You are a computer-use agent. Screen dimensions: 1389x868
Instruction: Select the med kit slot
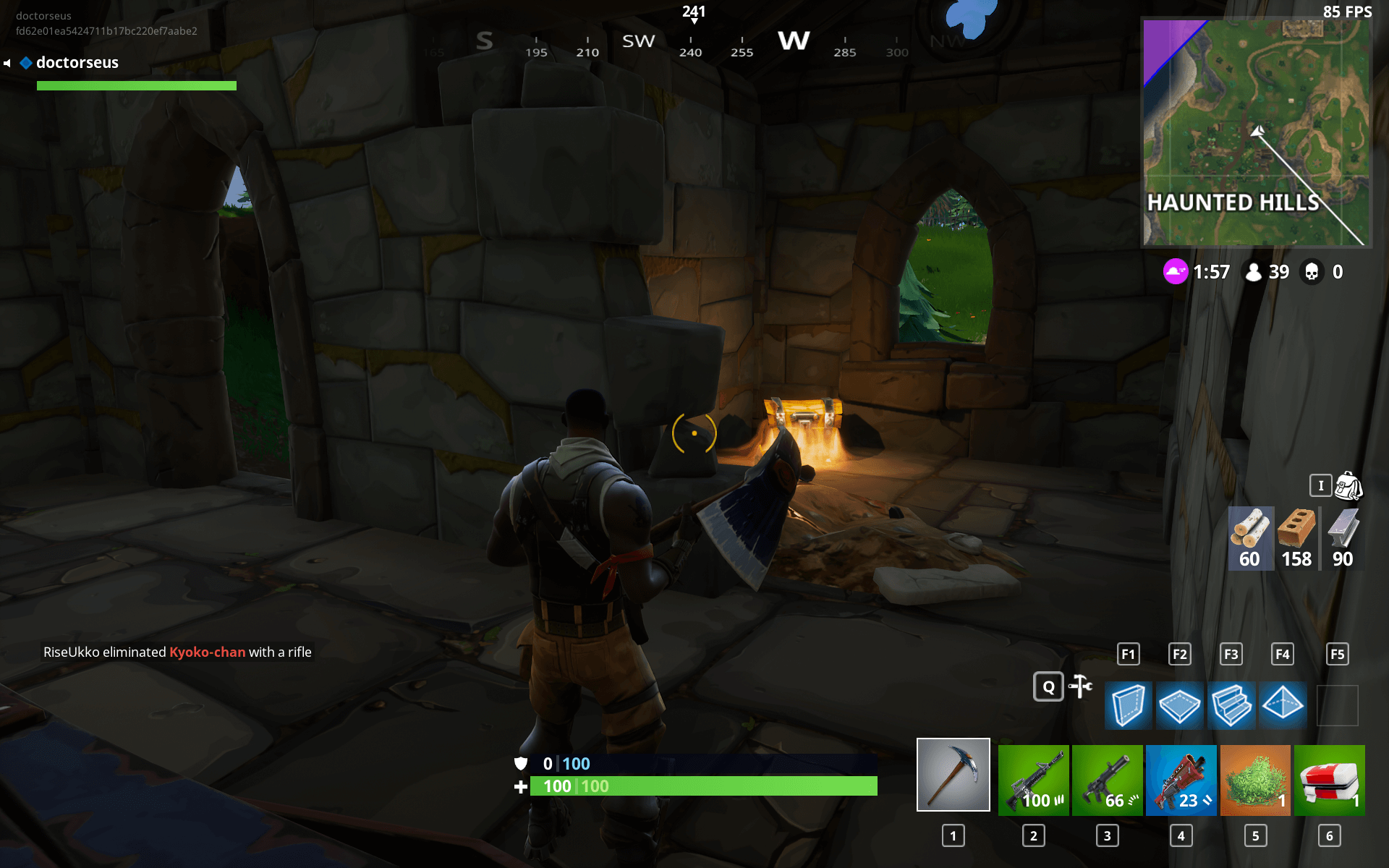click(x=1329, y=780)
